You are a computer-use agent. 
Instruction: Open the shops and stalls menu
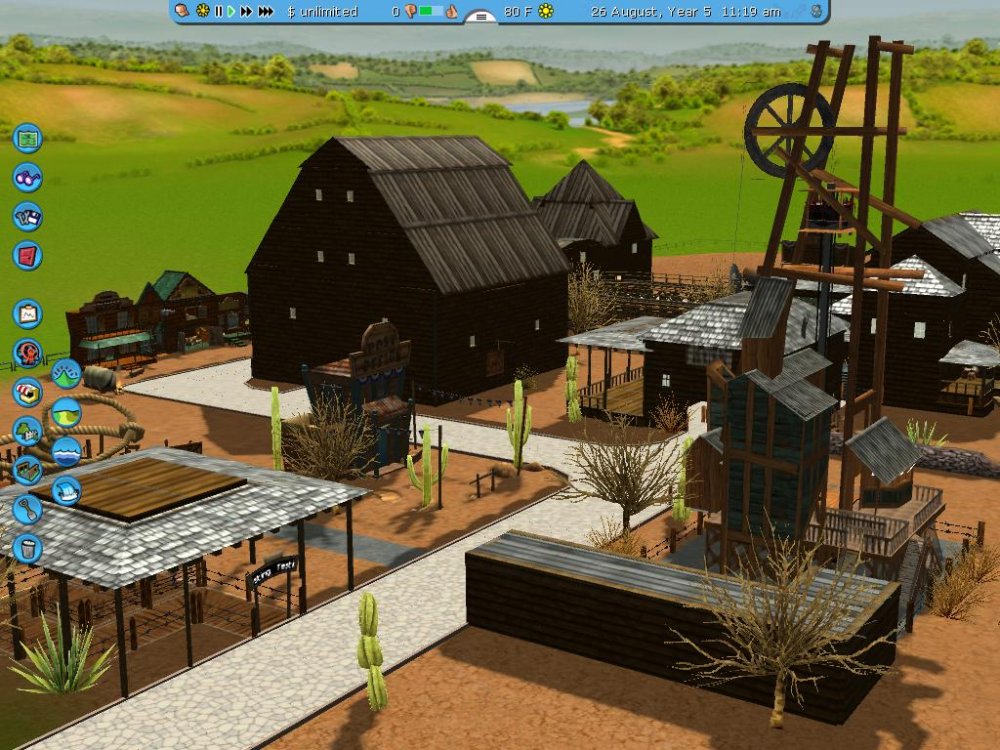pyautogui.click(x=27, y=392)
